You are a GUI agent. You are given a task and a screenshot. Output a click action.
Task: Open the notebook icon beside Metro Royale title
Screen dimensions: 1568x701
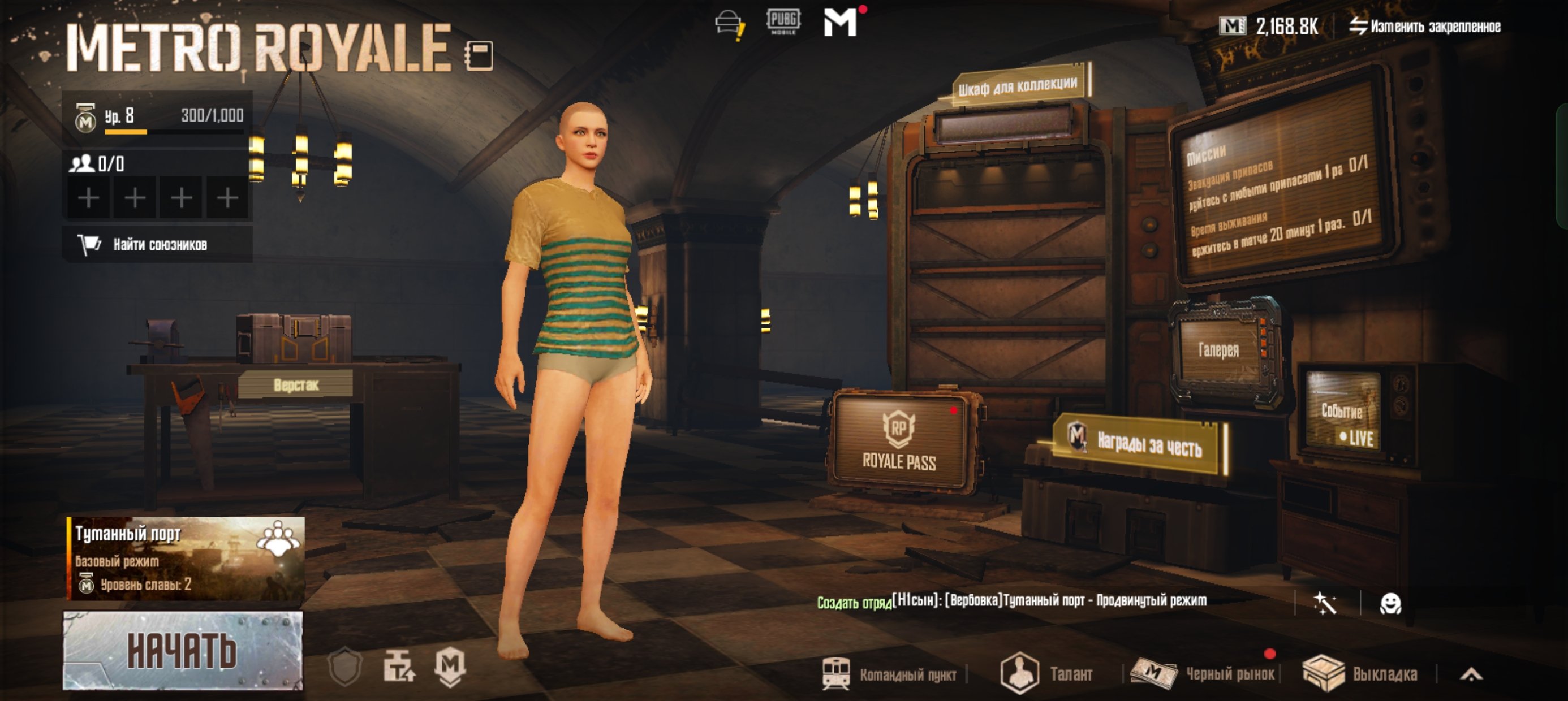(479, 56)
